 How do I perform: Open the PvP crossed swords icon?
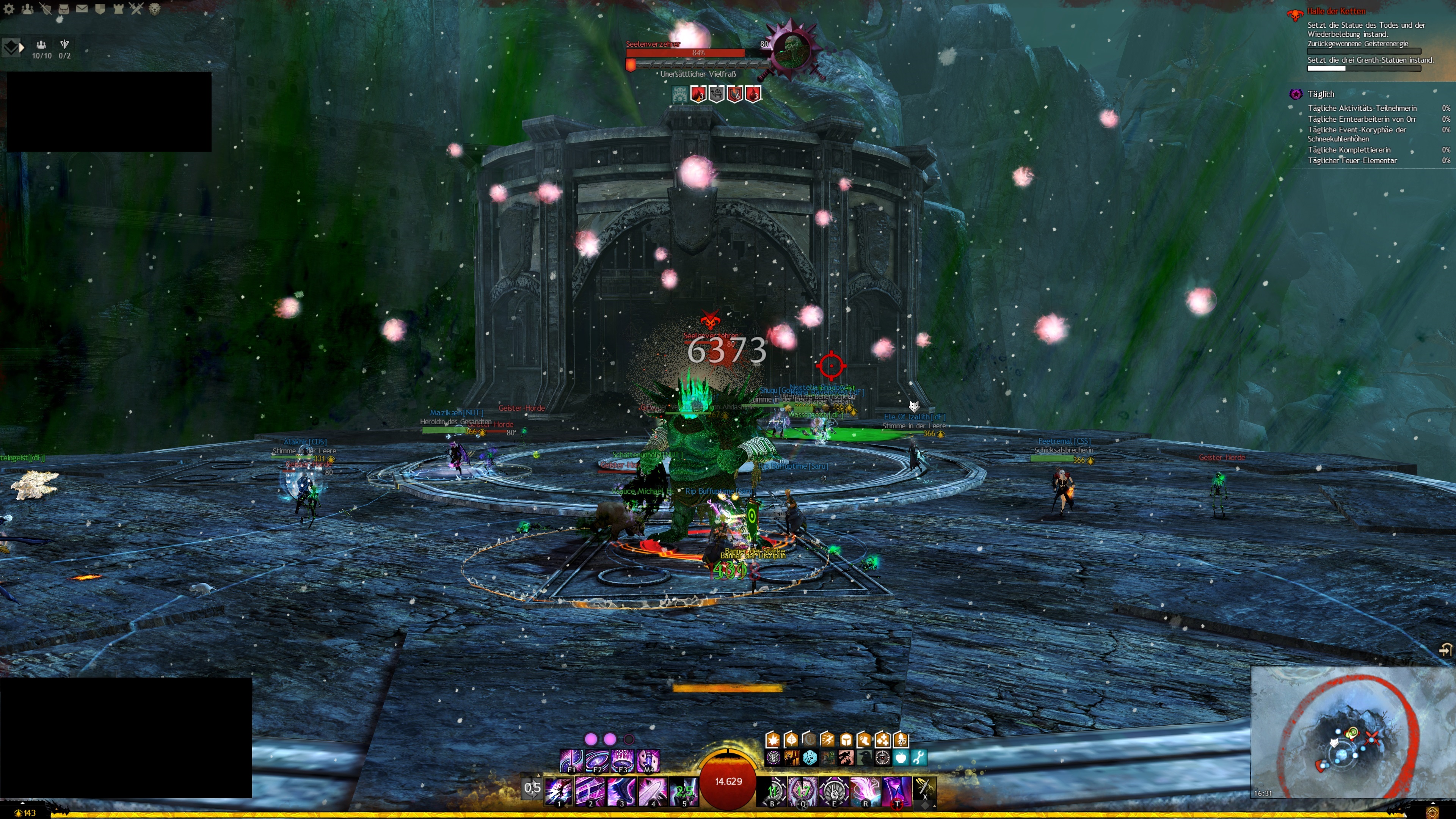(136, 8)
